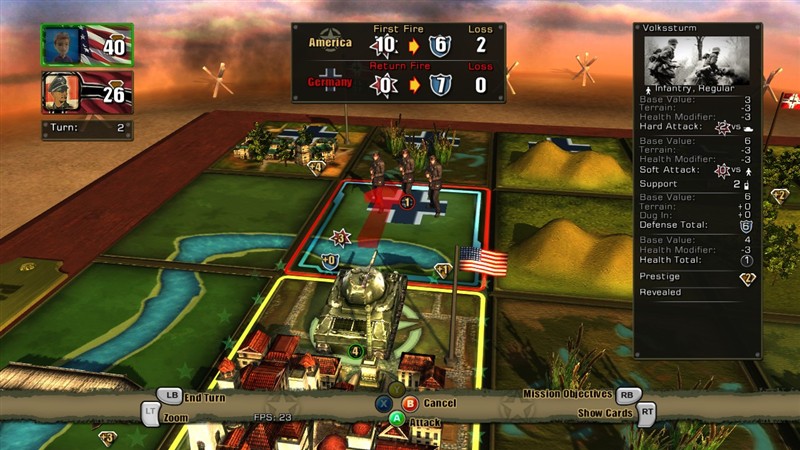Select the German commander portrait
The width and height of the screenshot is (800, 450).
coord(58,93)
